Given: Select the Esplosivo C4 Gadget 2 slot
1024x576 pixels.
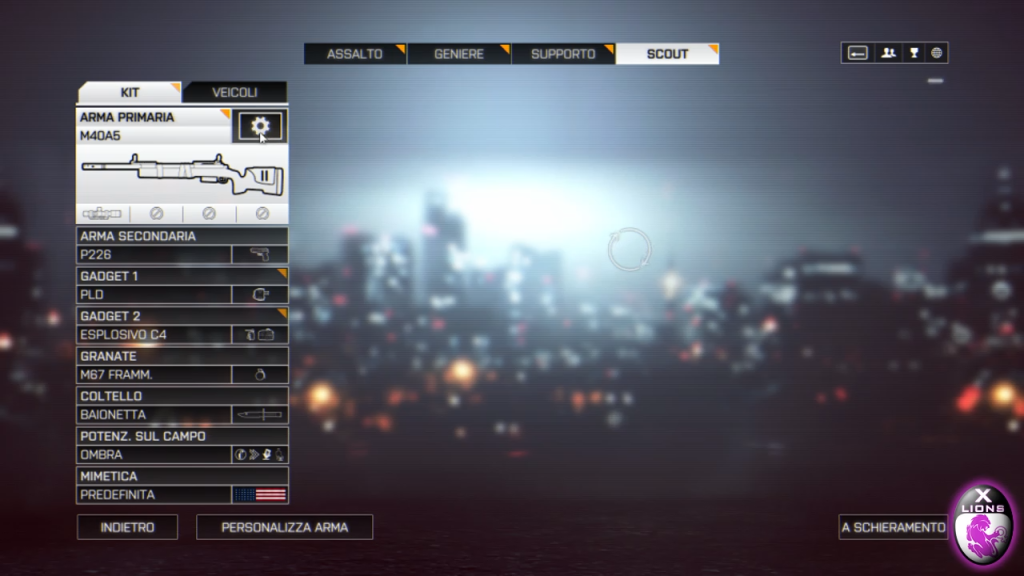Looking at the screenshot, I should 182,335.
